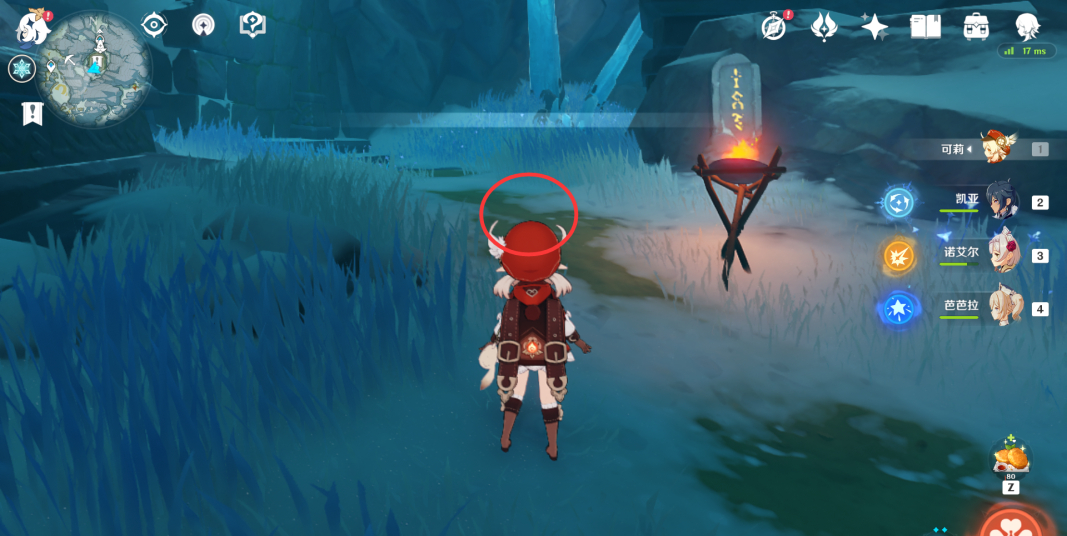
Task: Open the backpack inventory
Action: tap(976, 27)
